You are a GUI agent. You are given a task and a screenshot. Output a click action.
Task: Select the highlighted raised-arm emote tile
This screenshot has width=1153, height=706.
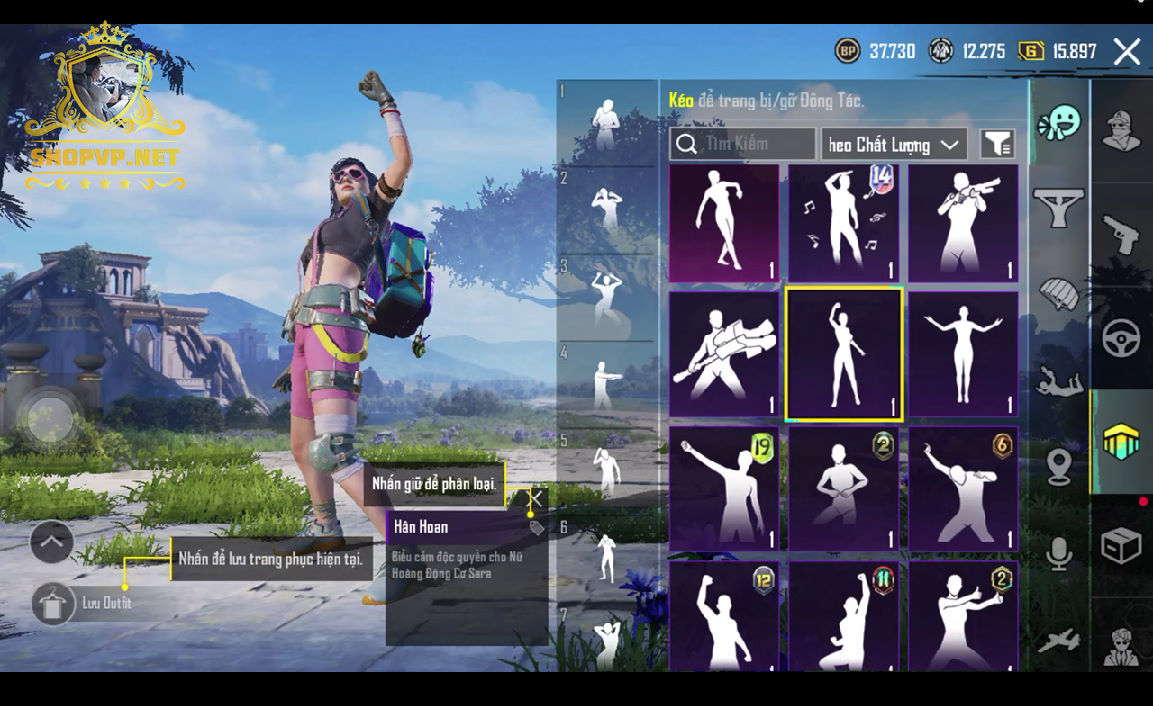point(844,354)
